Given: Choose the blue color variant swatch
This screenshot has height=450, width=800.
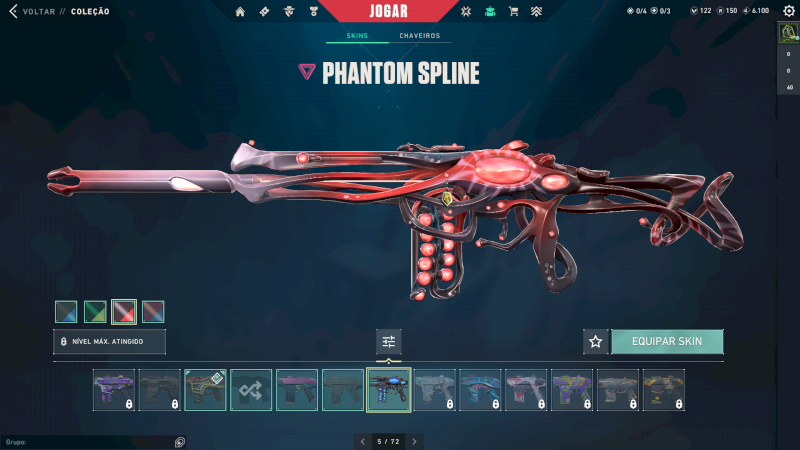Looking at the screenshot, I should [66, 312].
